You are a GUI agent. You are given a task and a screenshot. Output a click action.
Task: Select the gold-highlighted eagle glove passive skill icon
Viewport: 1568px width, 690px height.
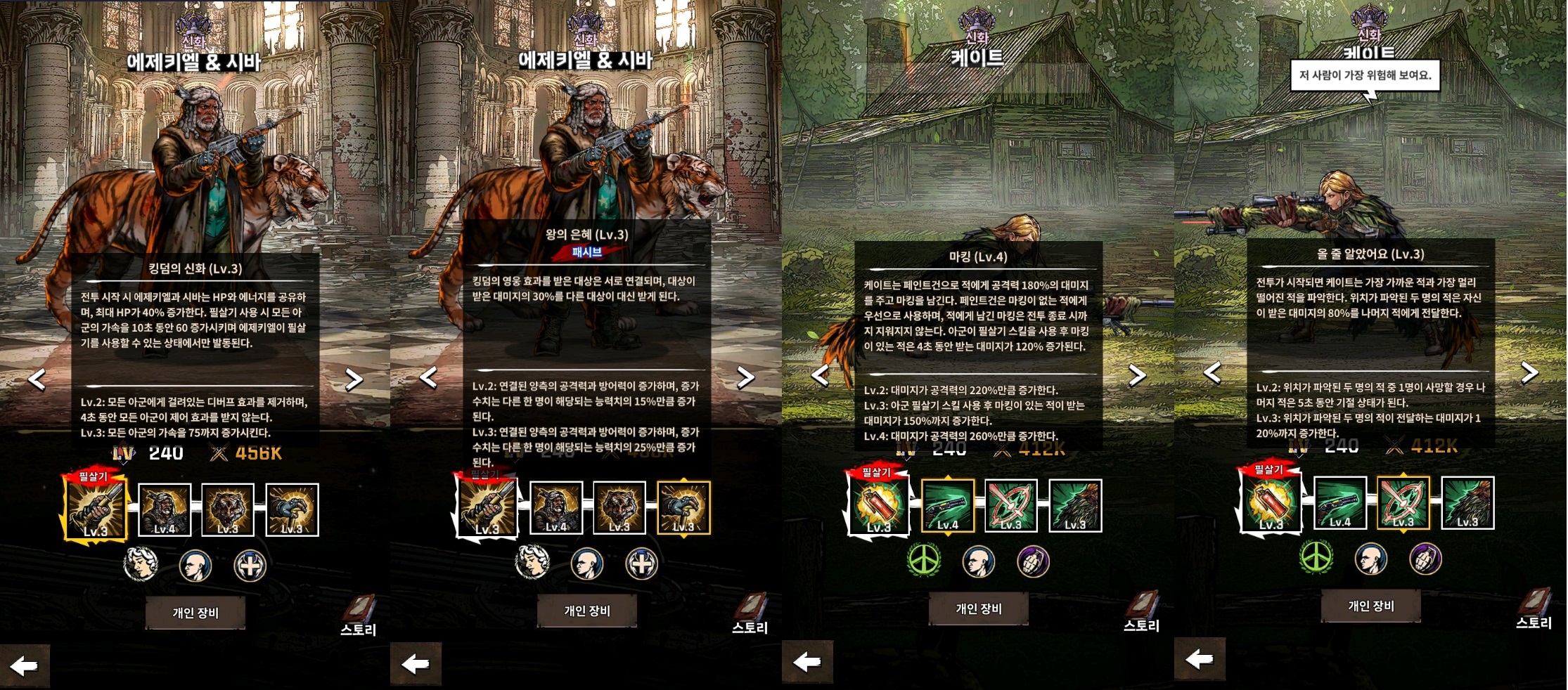point(683,508)
